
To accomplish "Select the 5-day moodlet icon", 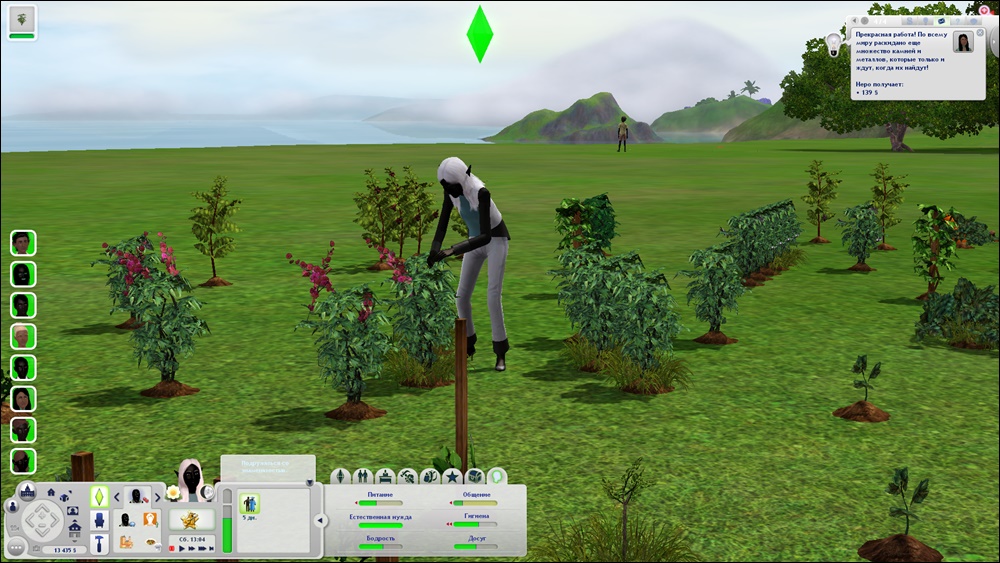I will 250,503.
